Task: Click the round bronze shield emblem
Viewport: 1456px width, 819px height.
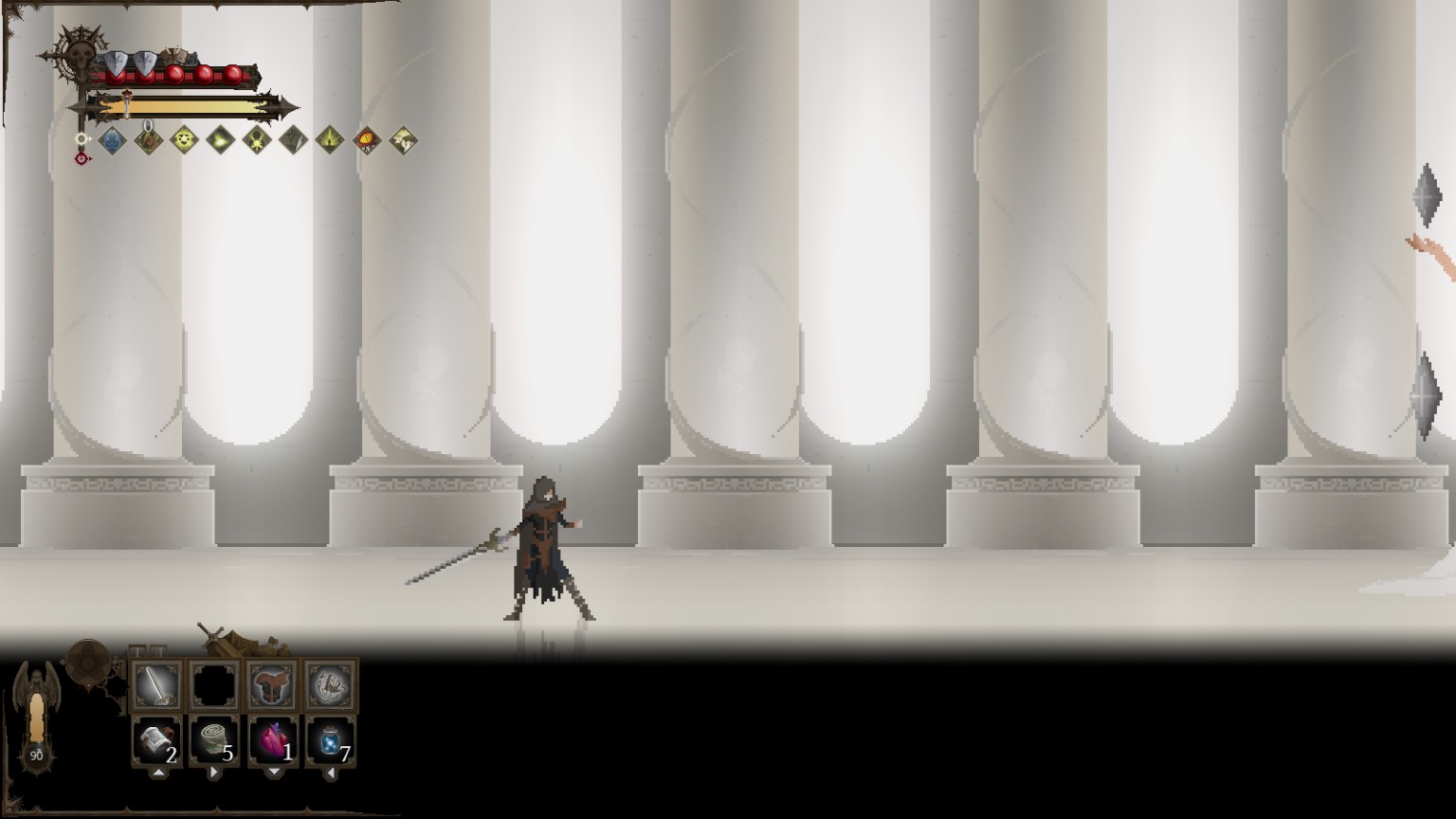Action: pyautogui.click(x=88, y=659)
